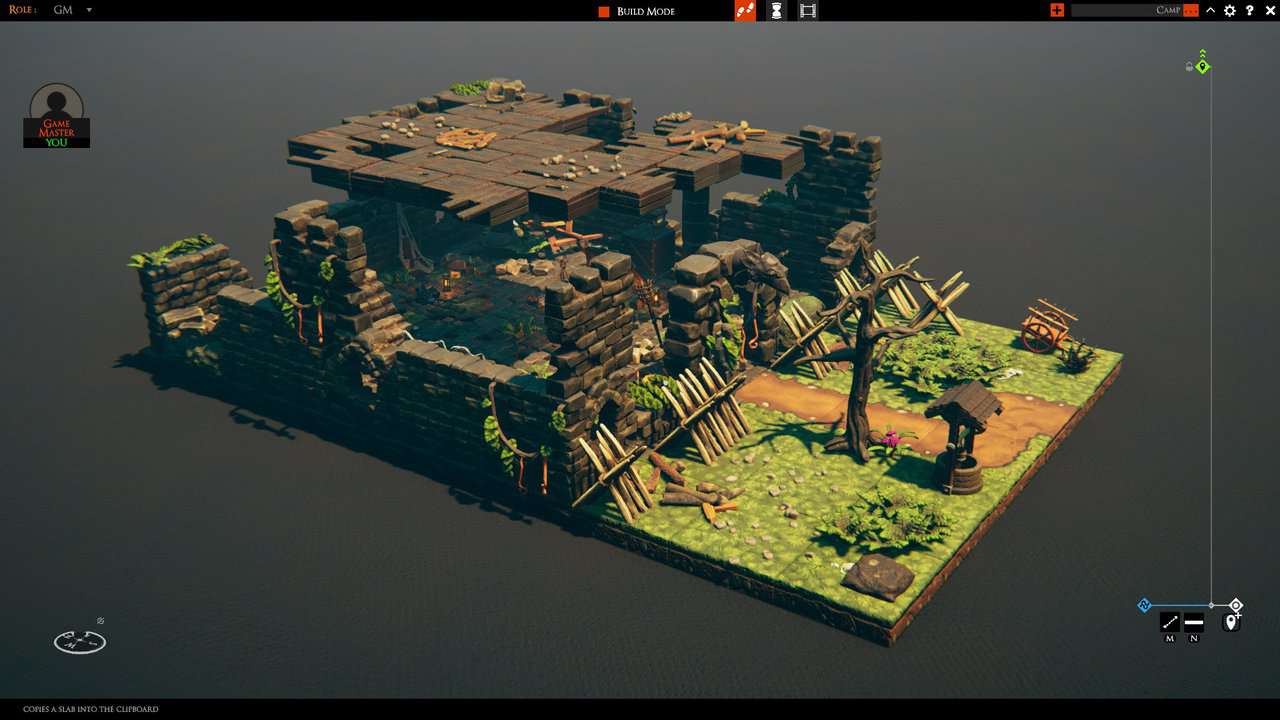Click the blue diamond marker on the bottom slider

click(1144, 605)
